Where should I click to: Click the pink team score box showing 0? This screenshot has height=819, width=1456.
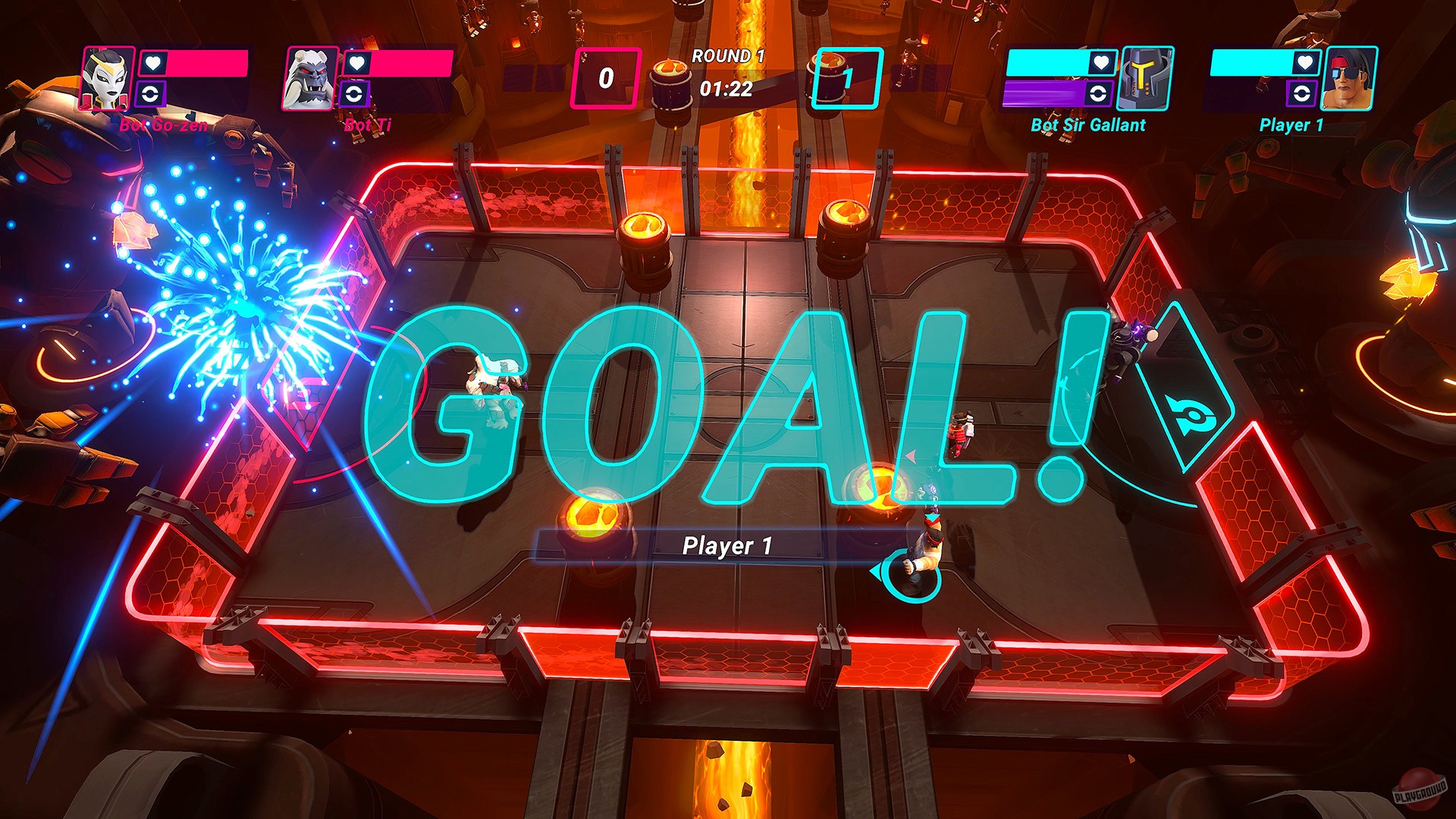click(x=604, y=76)
